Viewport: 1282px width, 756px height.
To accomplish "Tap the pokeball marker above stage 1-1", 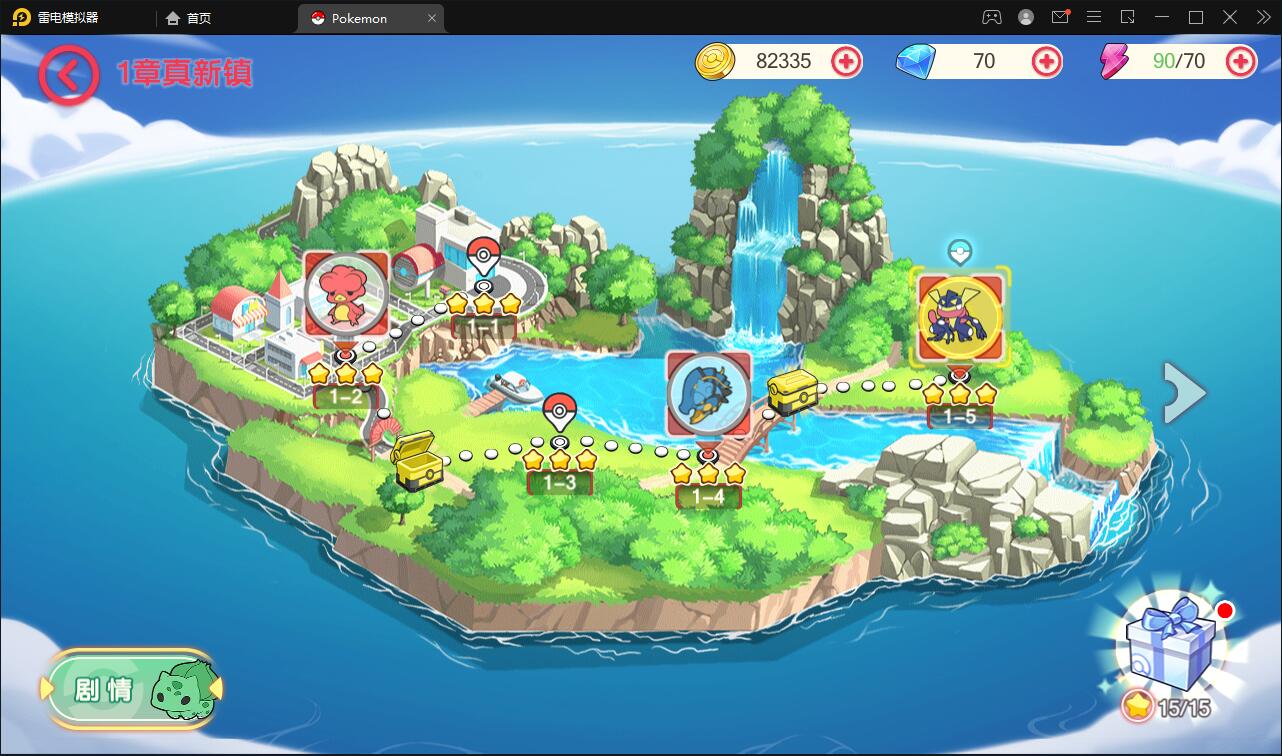I will tap(483, 251).
